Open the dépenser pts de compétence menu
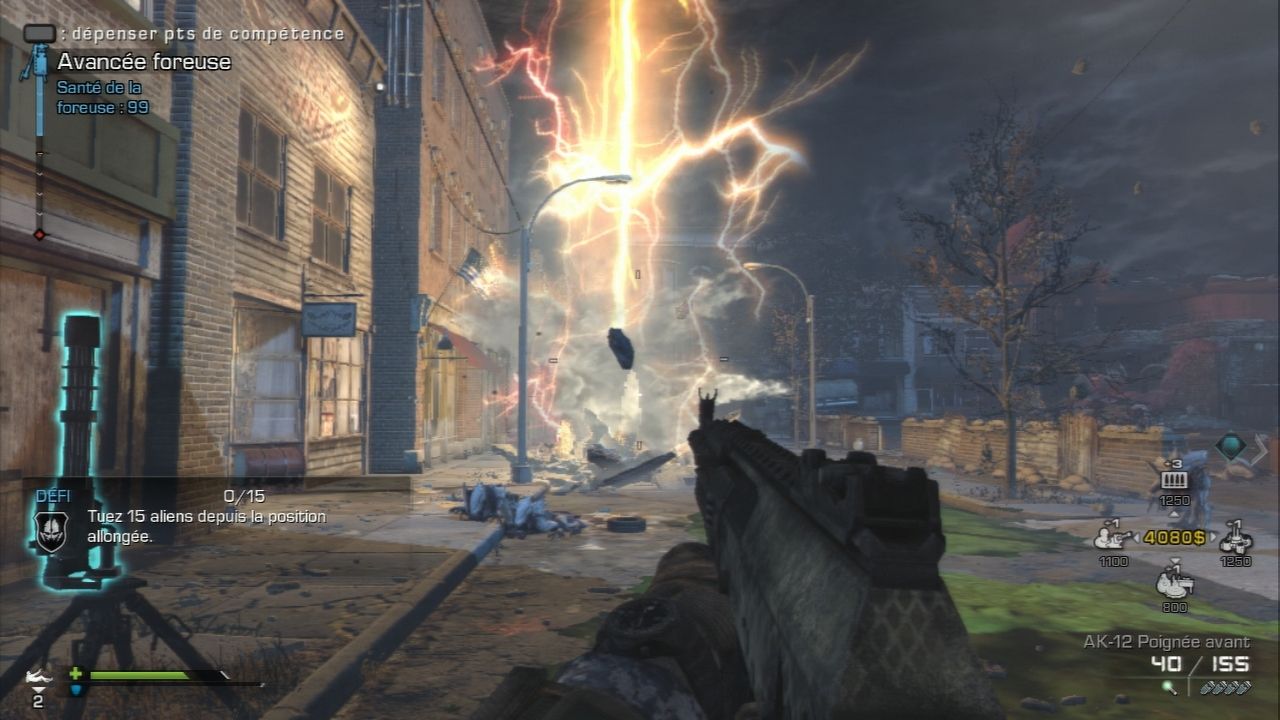 pyautogui.click(x=200, y=31)
